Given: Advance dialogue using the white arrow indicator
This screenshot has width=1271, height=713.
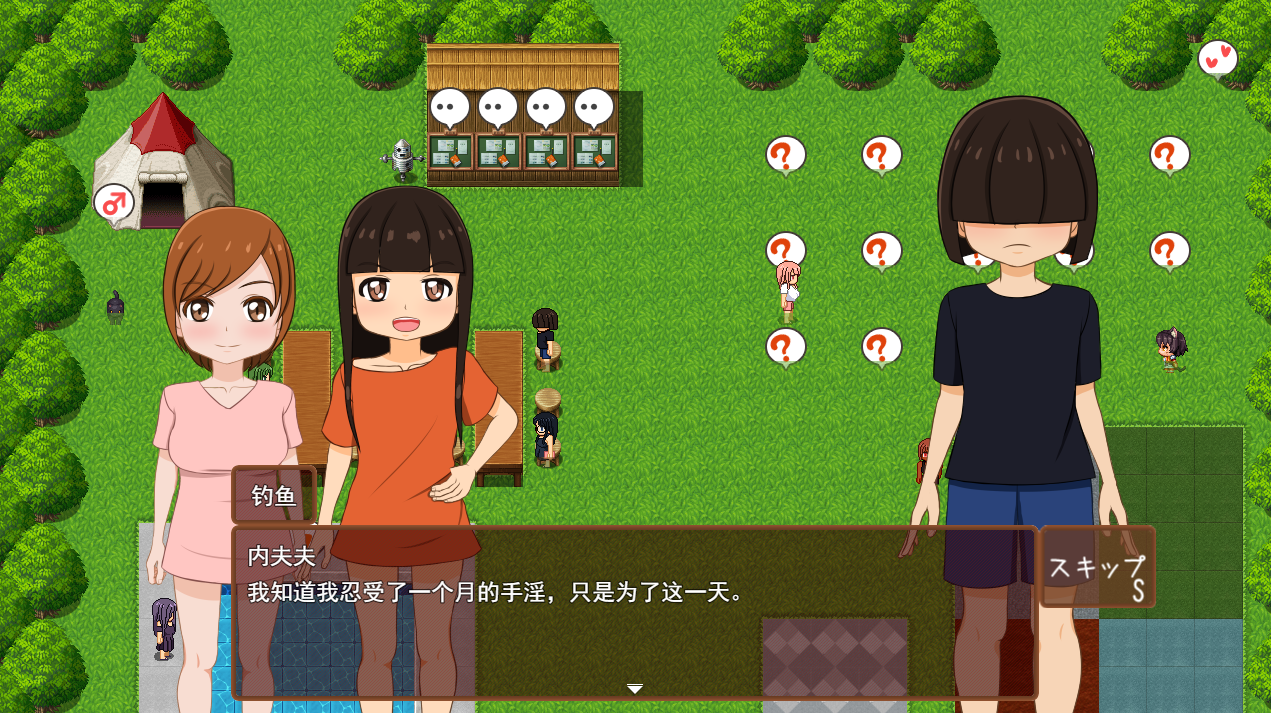Looking at the screenshot, I should [635, 688].
